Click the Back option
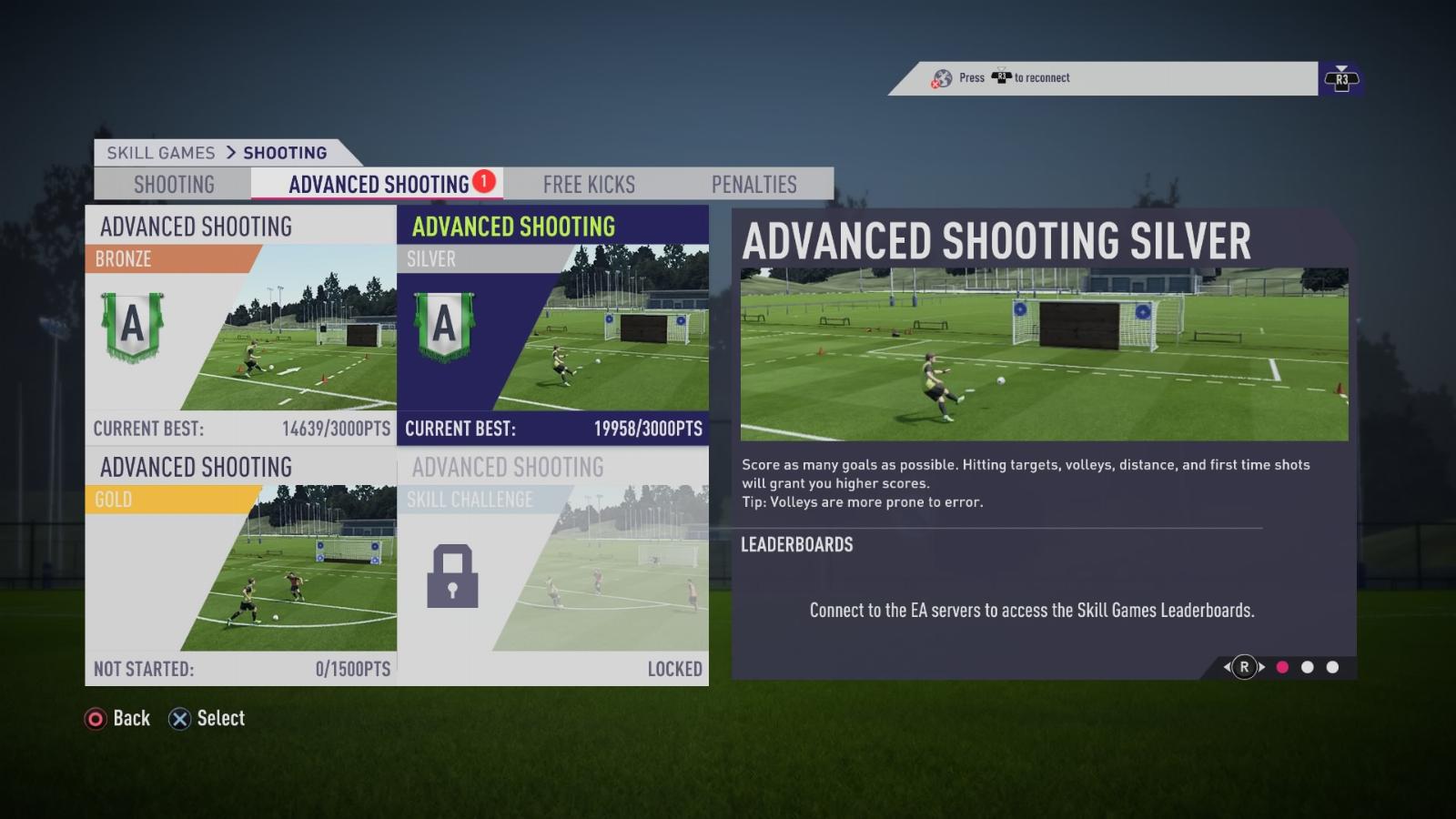Viewport: 1456px width, 819px height. [x=117, y=719]
